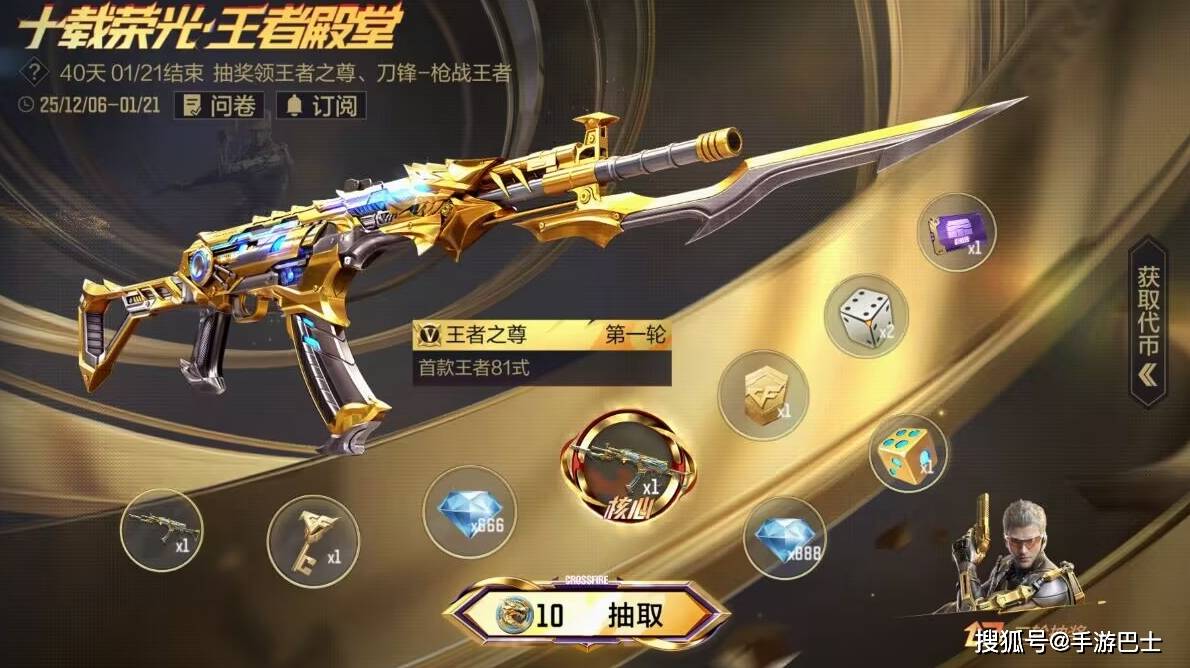This screenshot has width=1190, height=668.
Task: View the x666 diamond reward
Action: coord(469,511)
